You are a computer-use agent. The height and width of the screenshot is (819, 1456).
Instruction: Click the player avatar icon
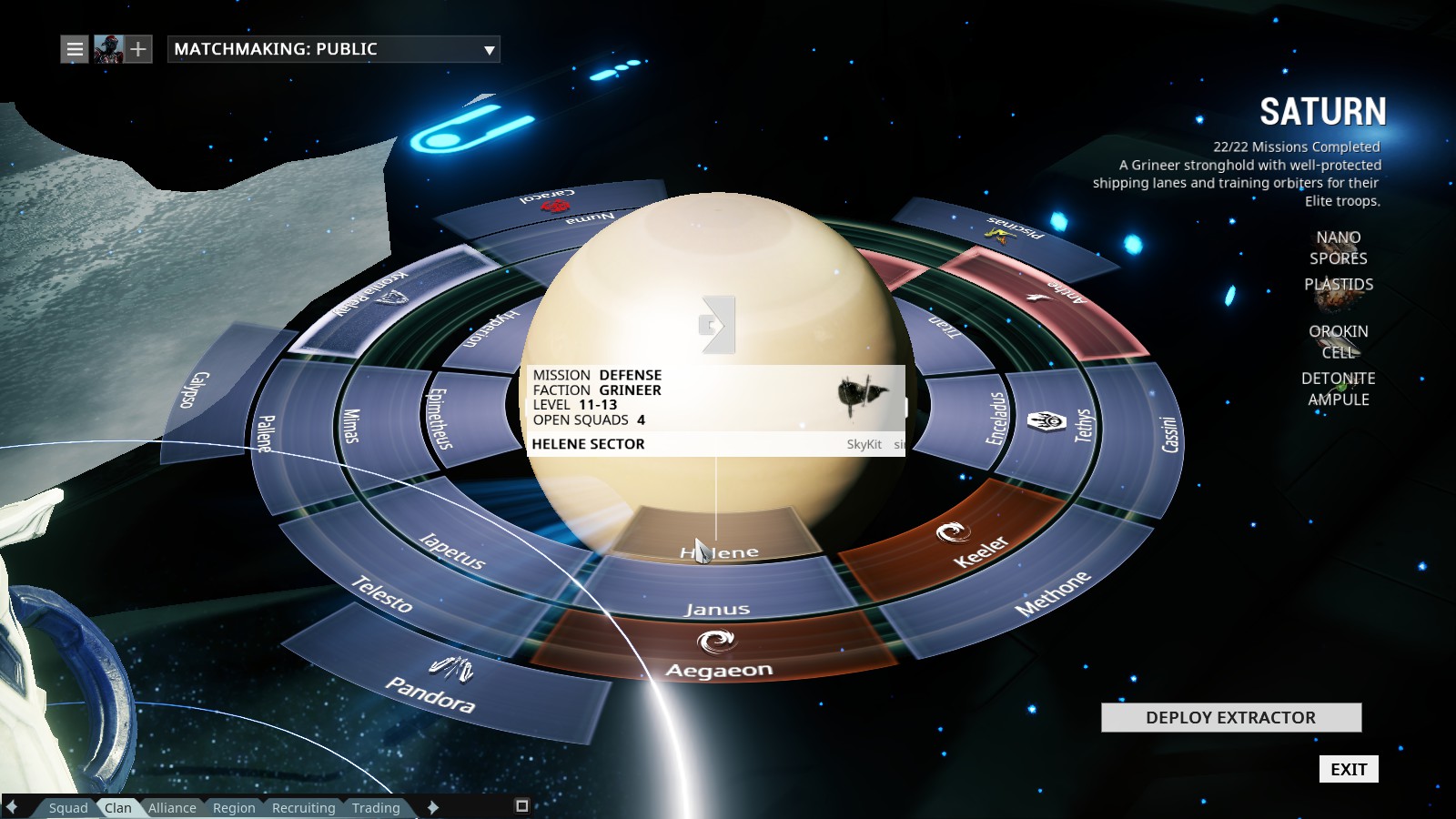pos(108,49)
